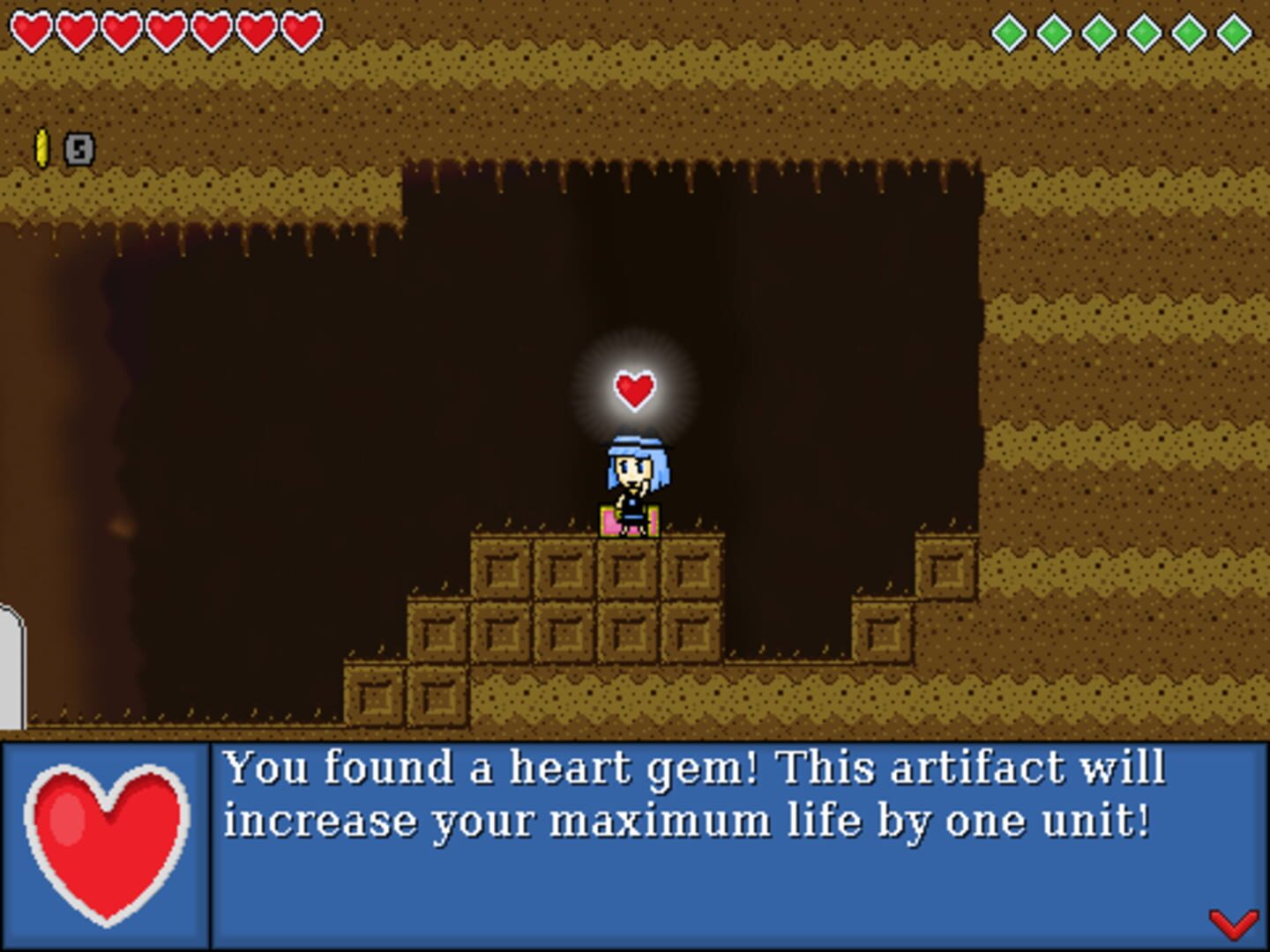
Task: Click the third green gem in the HUD
Action: pyautogui.click(x=1100, y=31)
